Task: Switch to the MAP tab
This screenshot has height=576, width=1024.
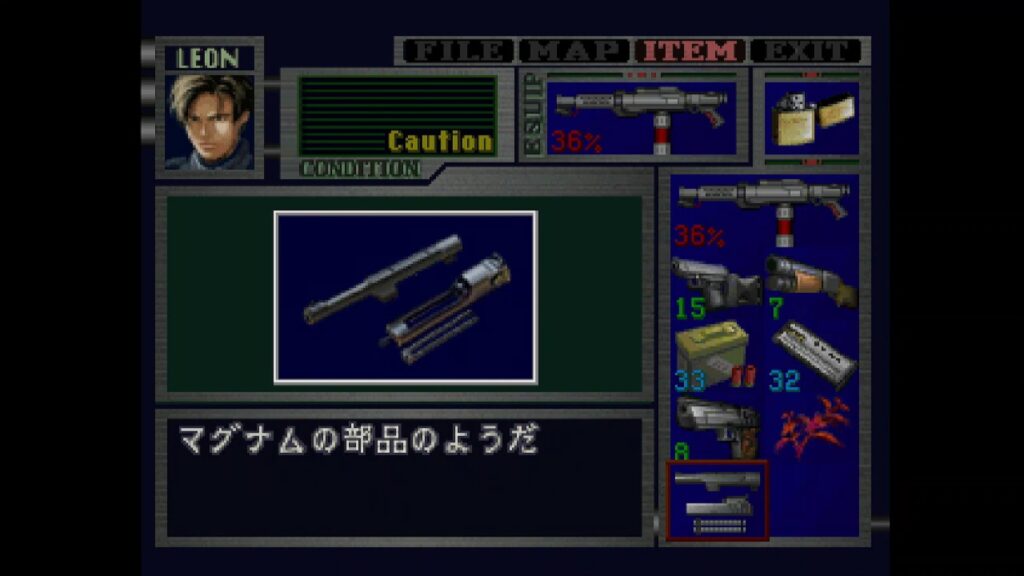Action: [x=575, y=51]
